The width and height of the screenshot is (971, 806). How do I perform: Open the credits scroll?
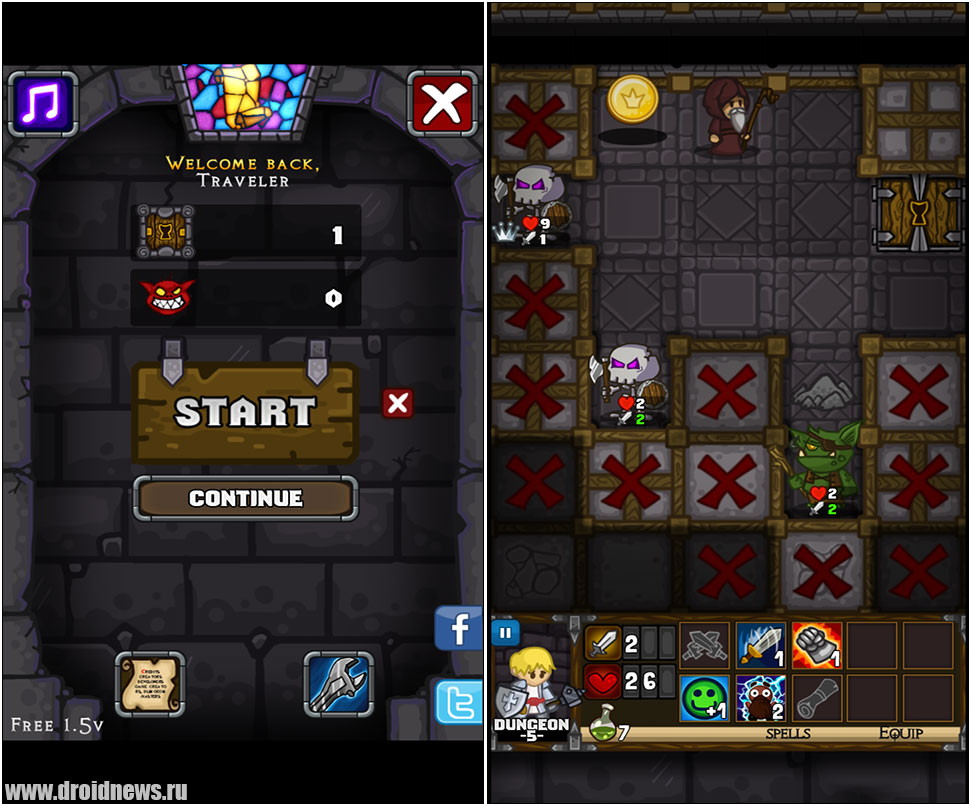149,685
